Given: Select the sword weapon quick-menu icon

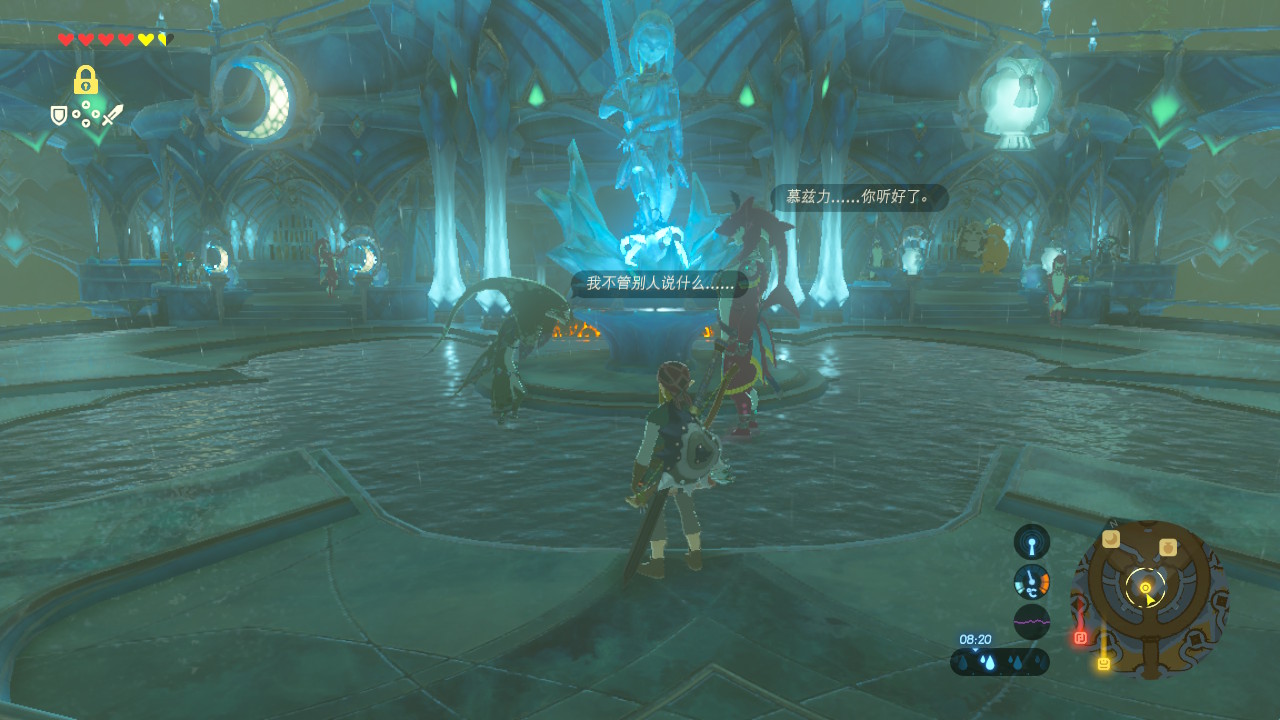Looking at the screenshot, I should pos(112,116).
